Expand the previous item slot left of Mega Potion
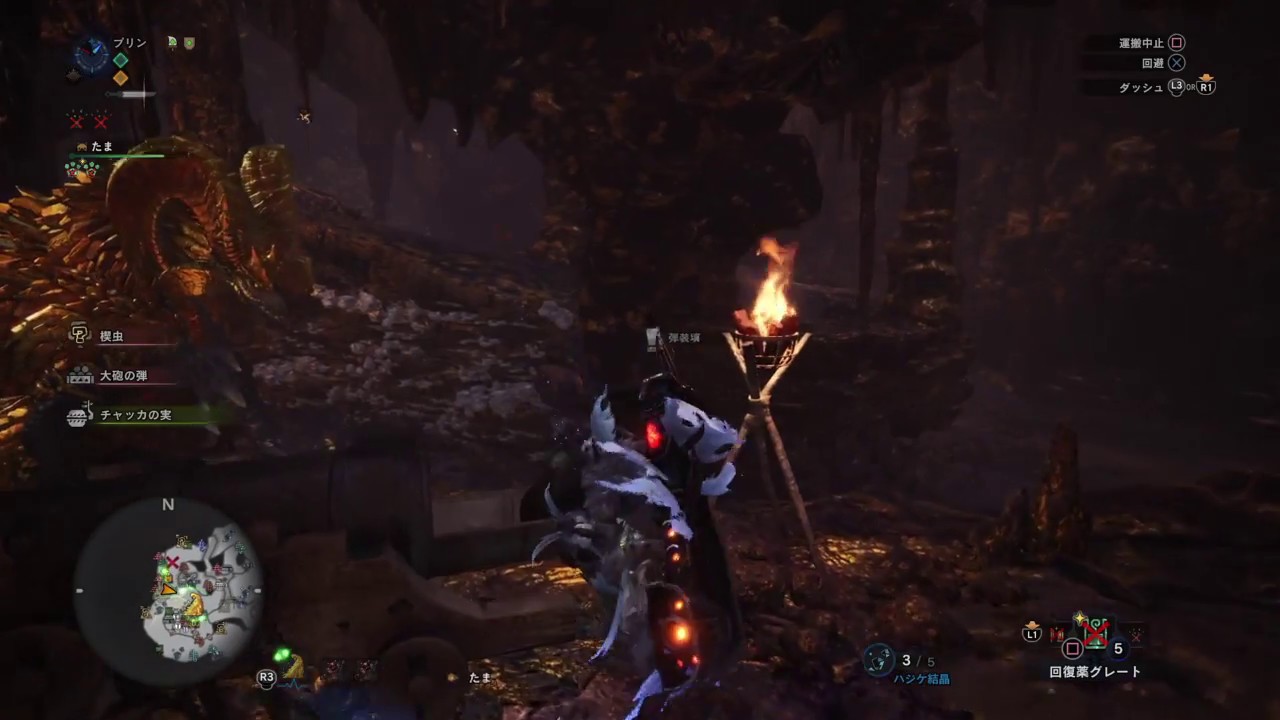The height and width of the screenshot is (720, 1280). click(1057, 633)
